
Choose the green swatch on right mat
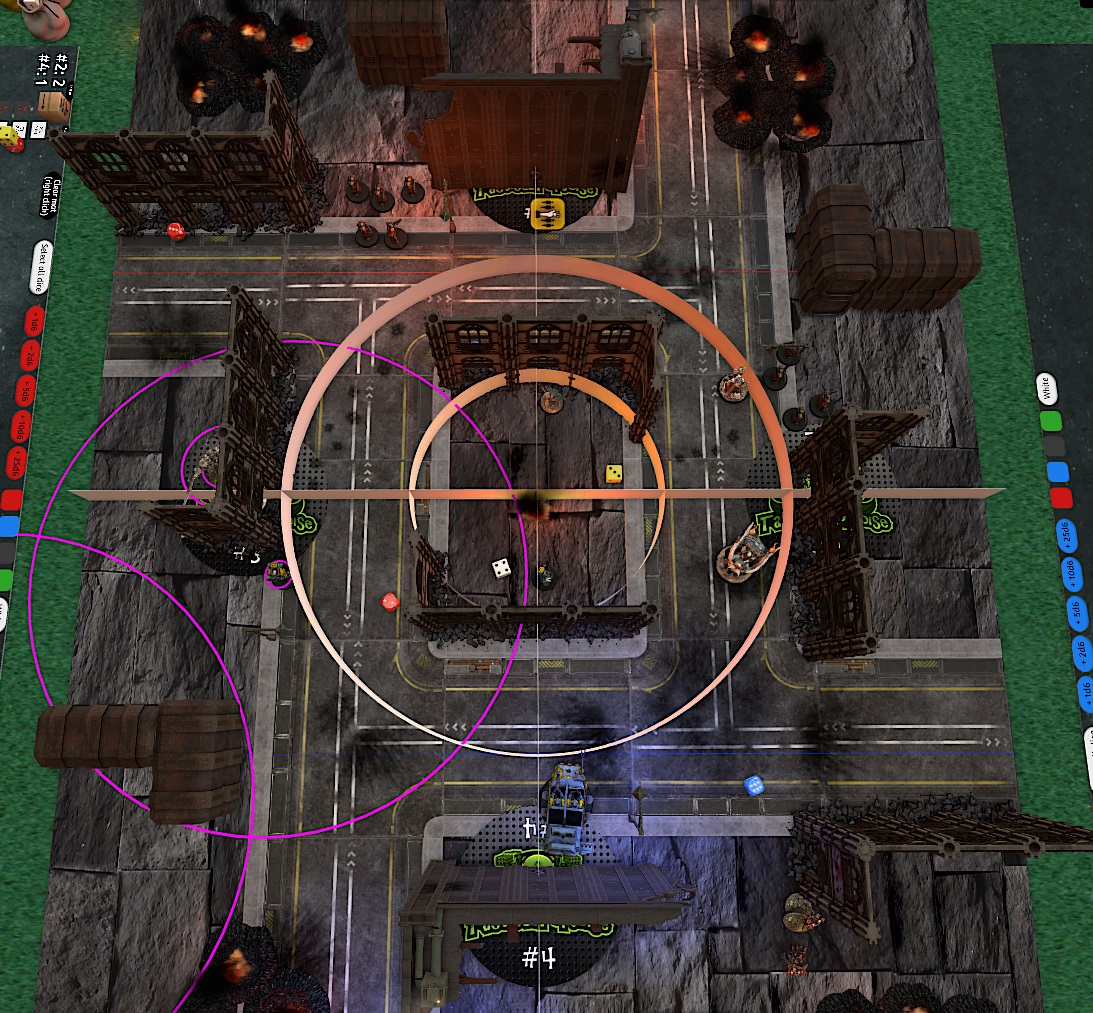coord(1050,422)
